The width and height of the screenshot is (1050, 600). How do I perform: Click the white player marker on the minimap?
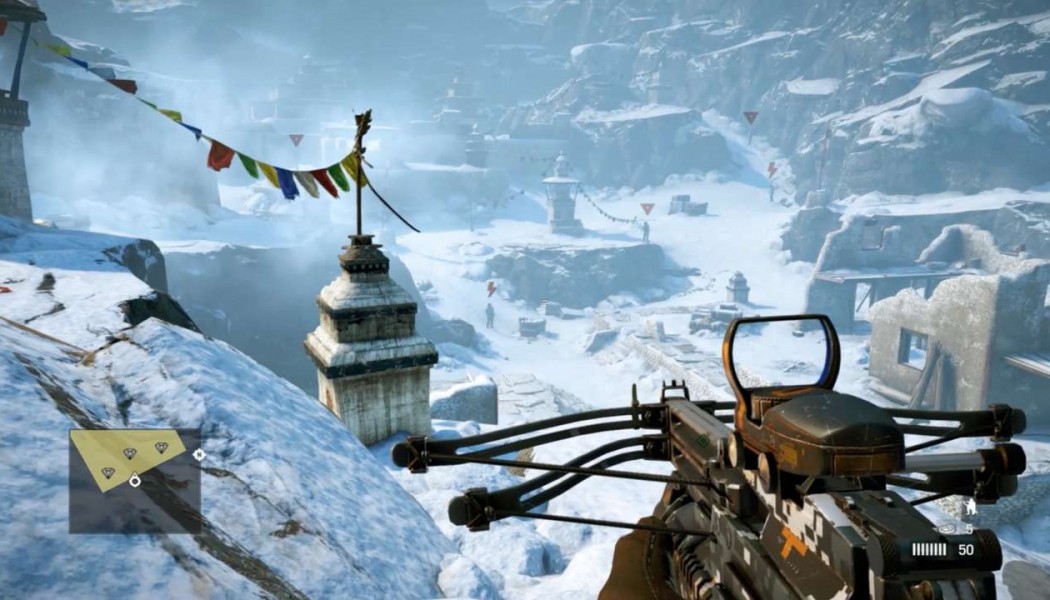(x=135, y=481)
